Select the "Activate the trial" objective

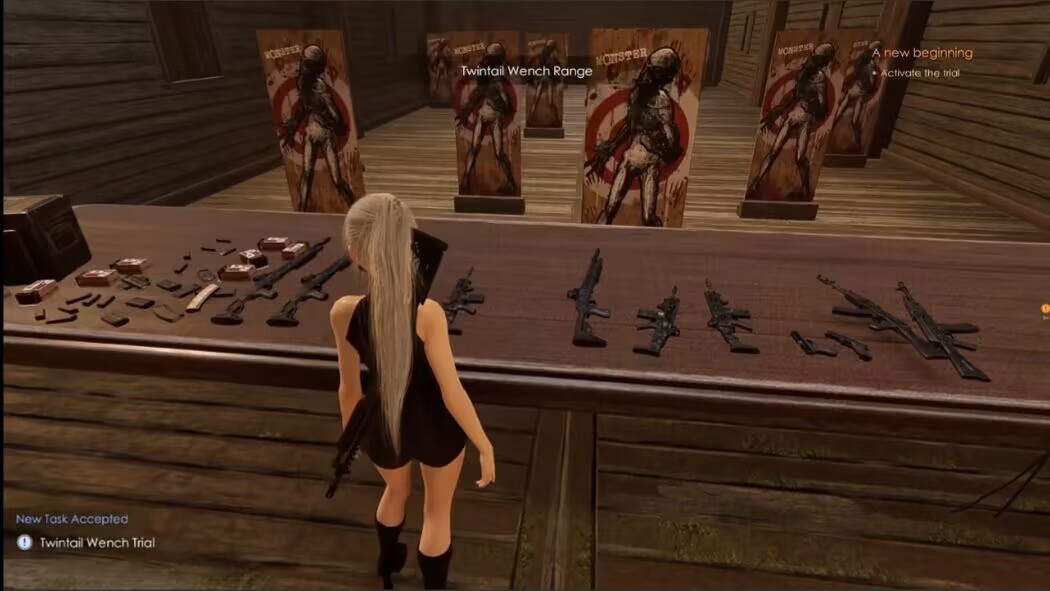[x=920, y=73]
